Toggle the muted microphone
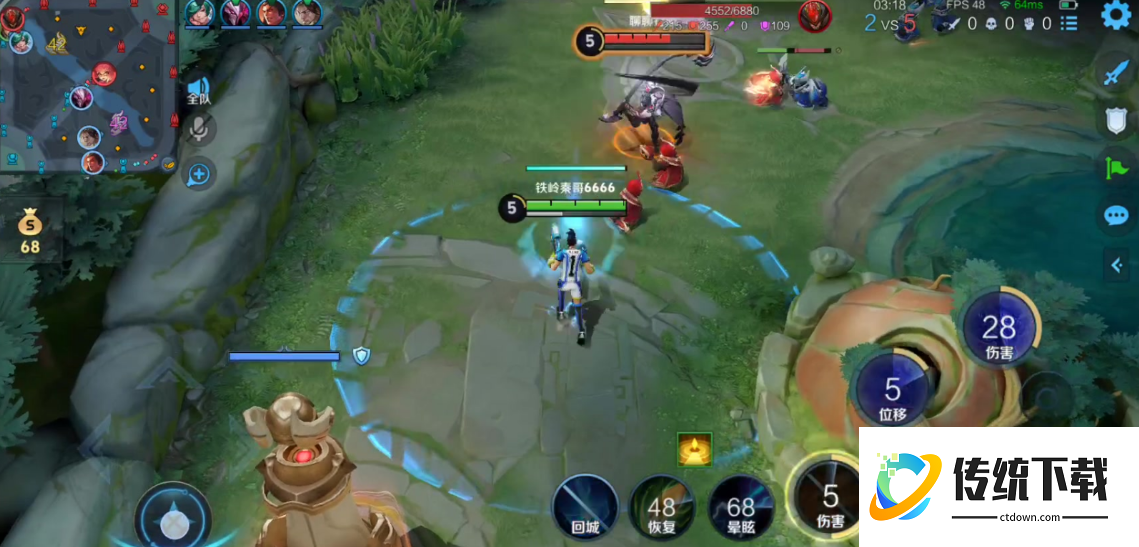 tap(199, 130)
